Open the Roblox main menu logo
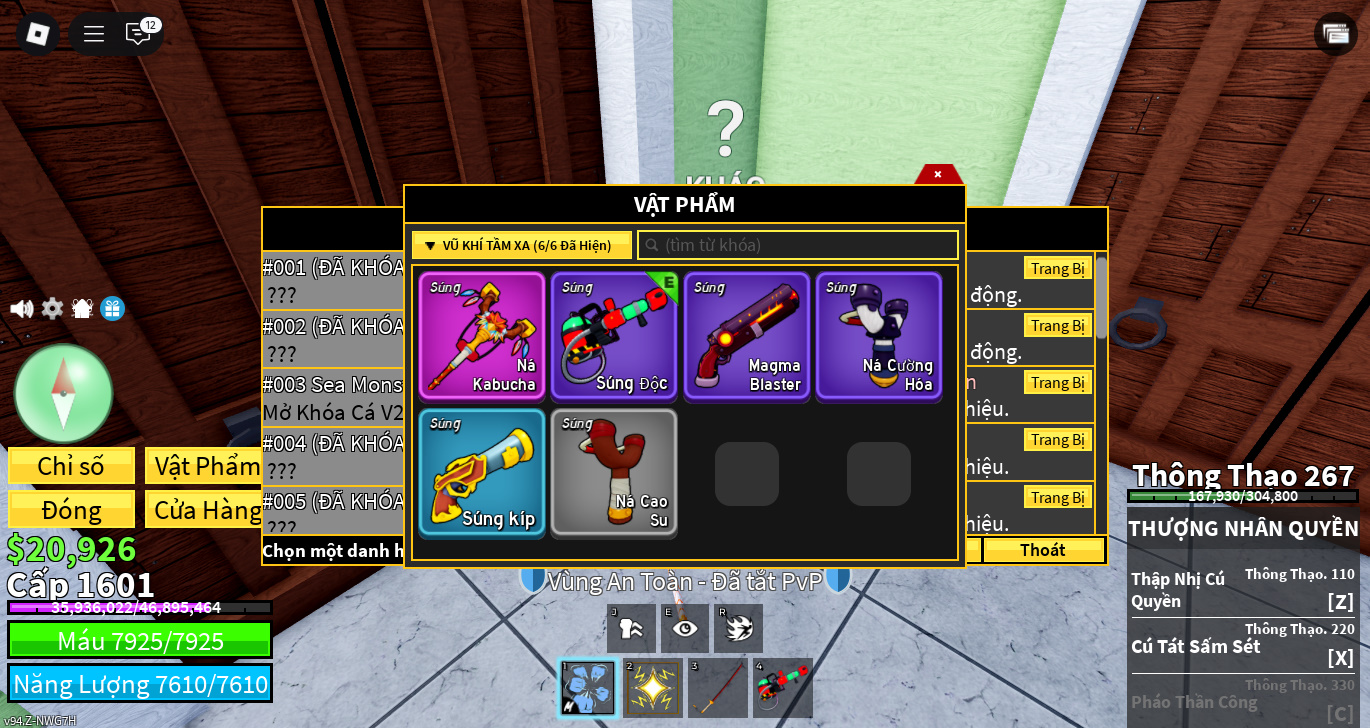1370x728 pixels. point(37,33)
